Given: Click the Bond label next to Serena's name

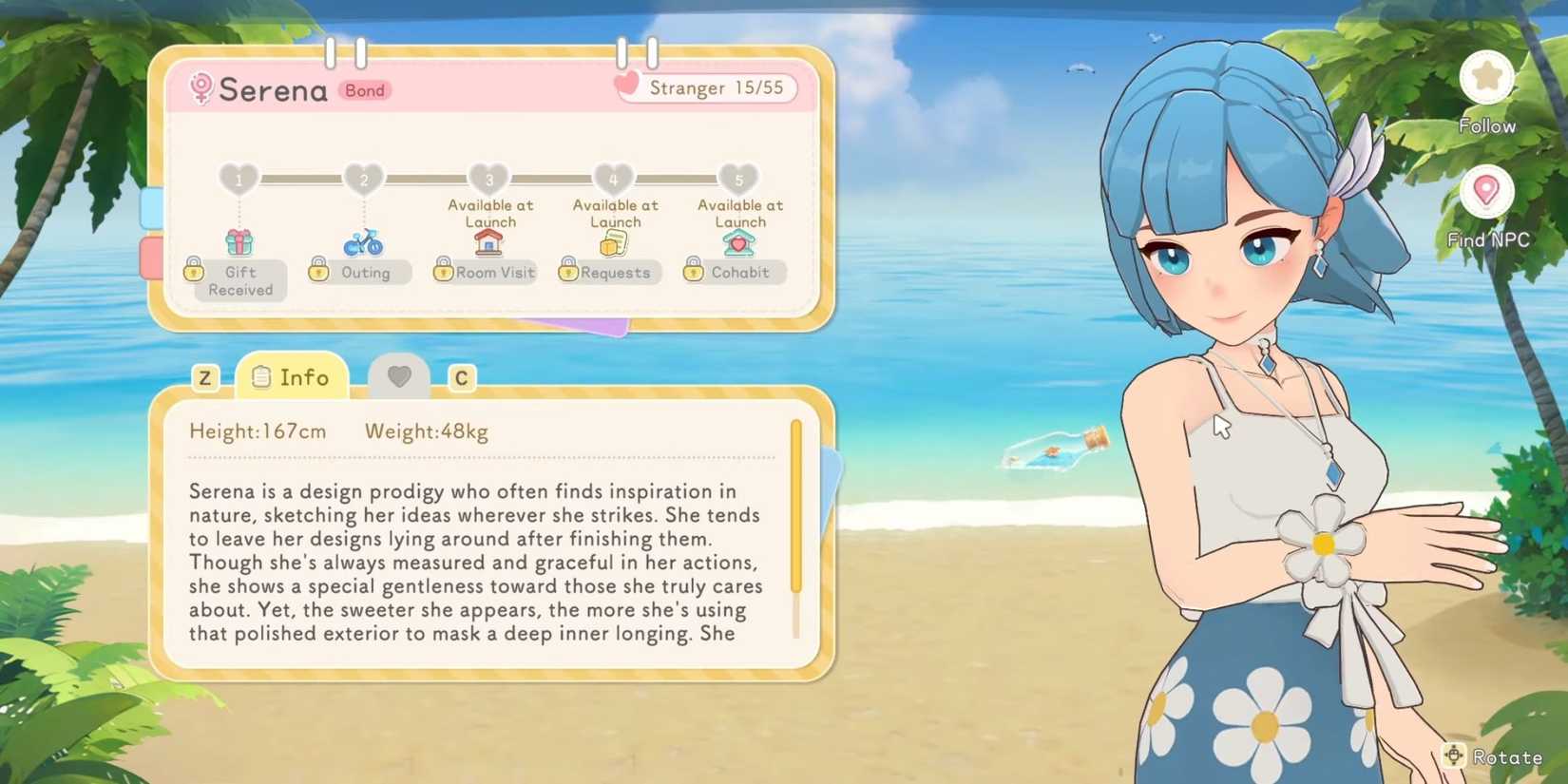Looking at the screenshot, I should [x=364, y=90].
